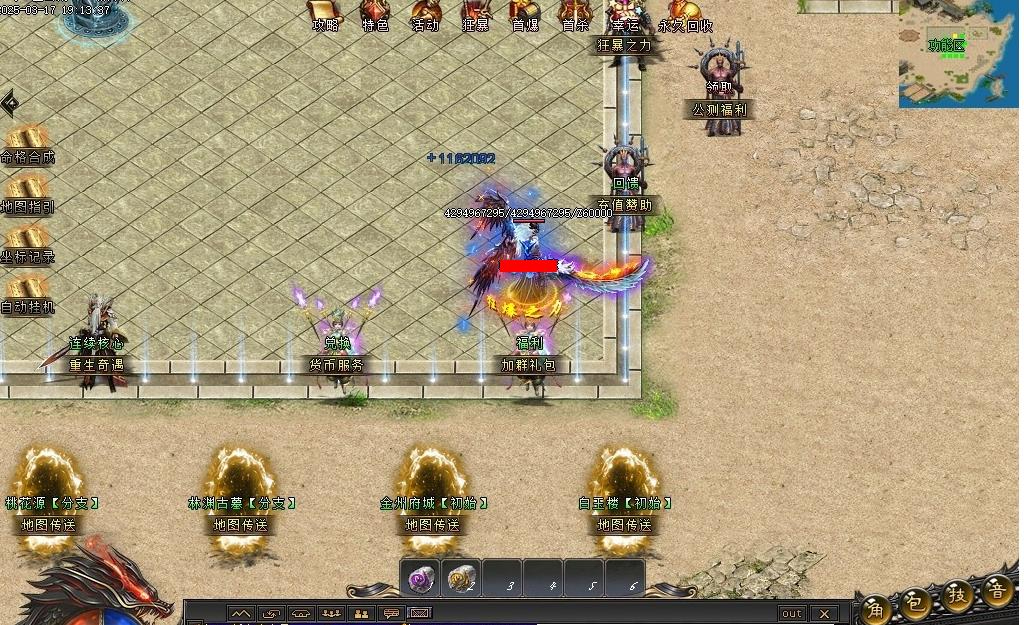Click the minimap
The height and width of the screenshot is (625, 1024).
(x=958, y=53)
